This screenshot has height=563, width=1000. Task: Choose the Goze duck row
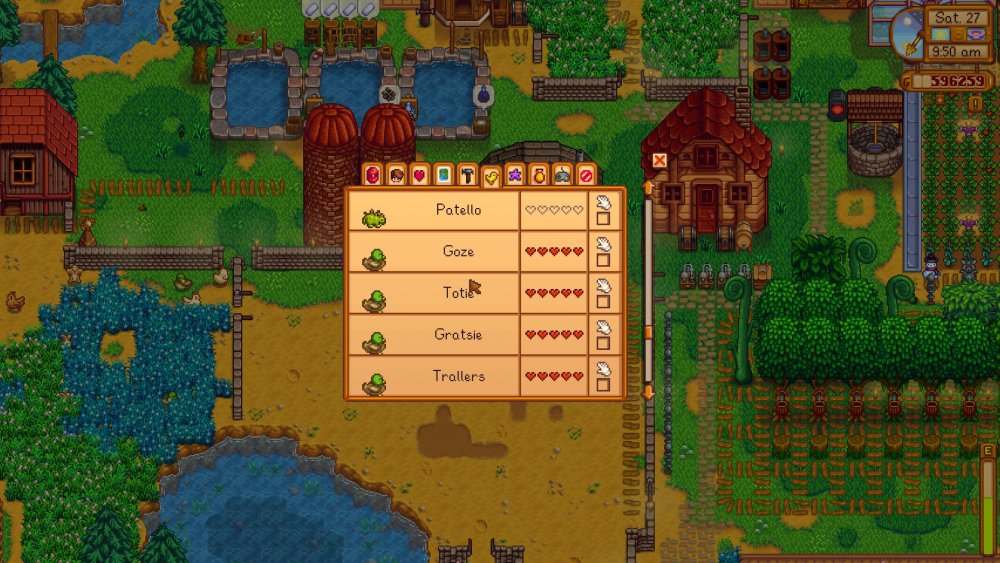pyautogui.click(x=458, y=252)
